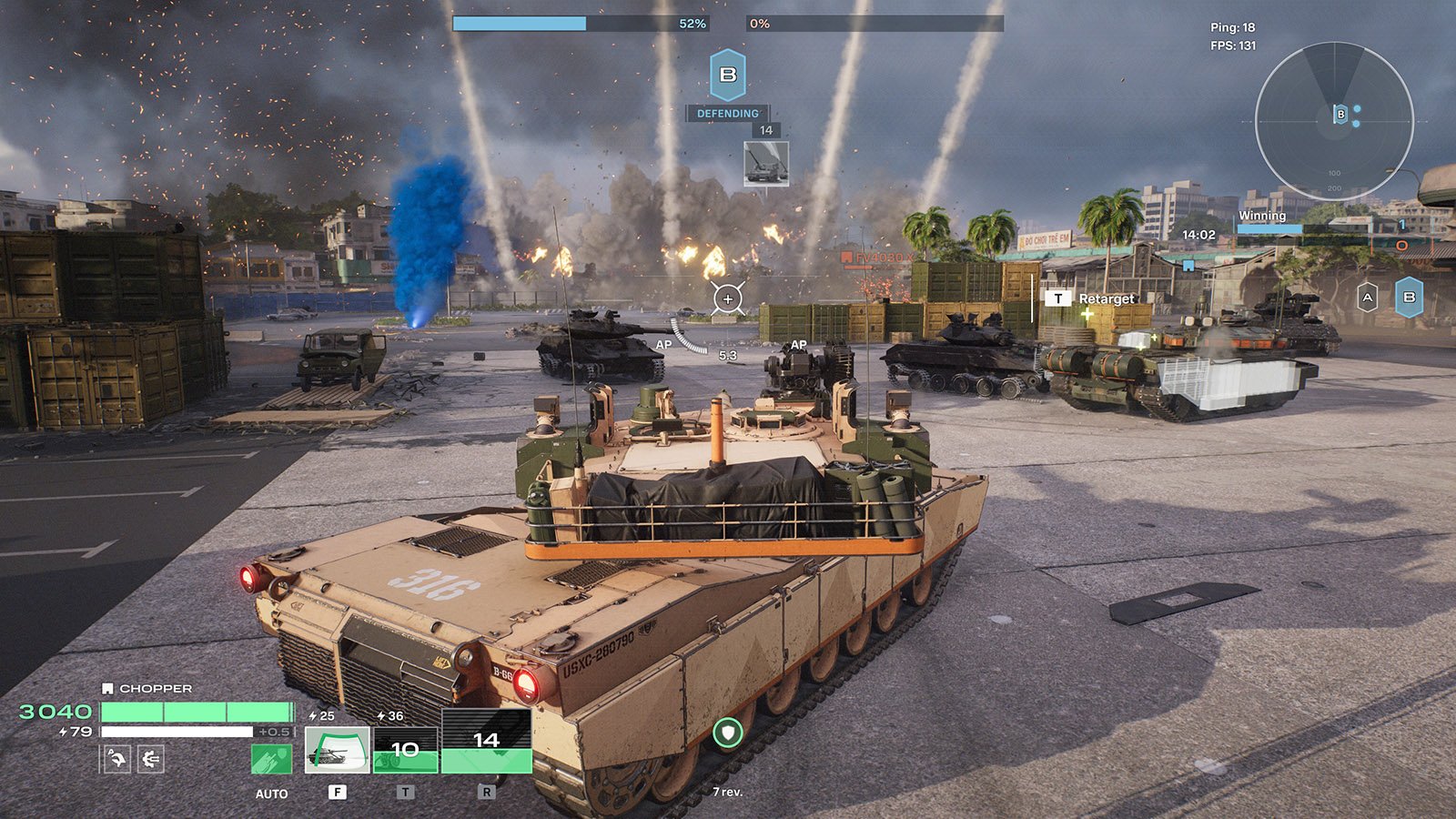Click the green shield status icon

click(727, 733)
